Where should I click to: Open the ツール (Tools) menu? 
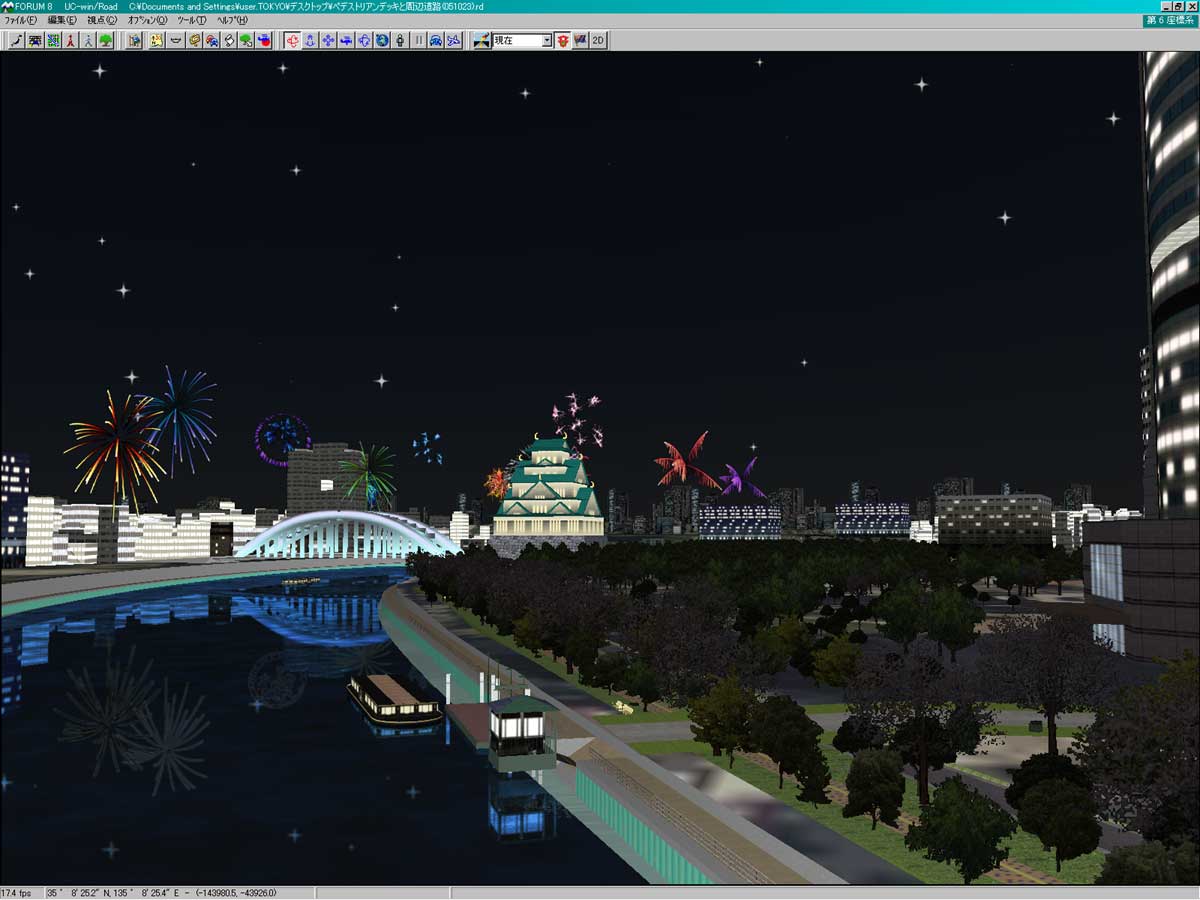point(191,20)
